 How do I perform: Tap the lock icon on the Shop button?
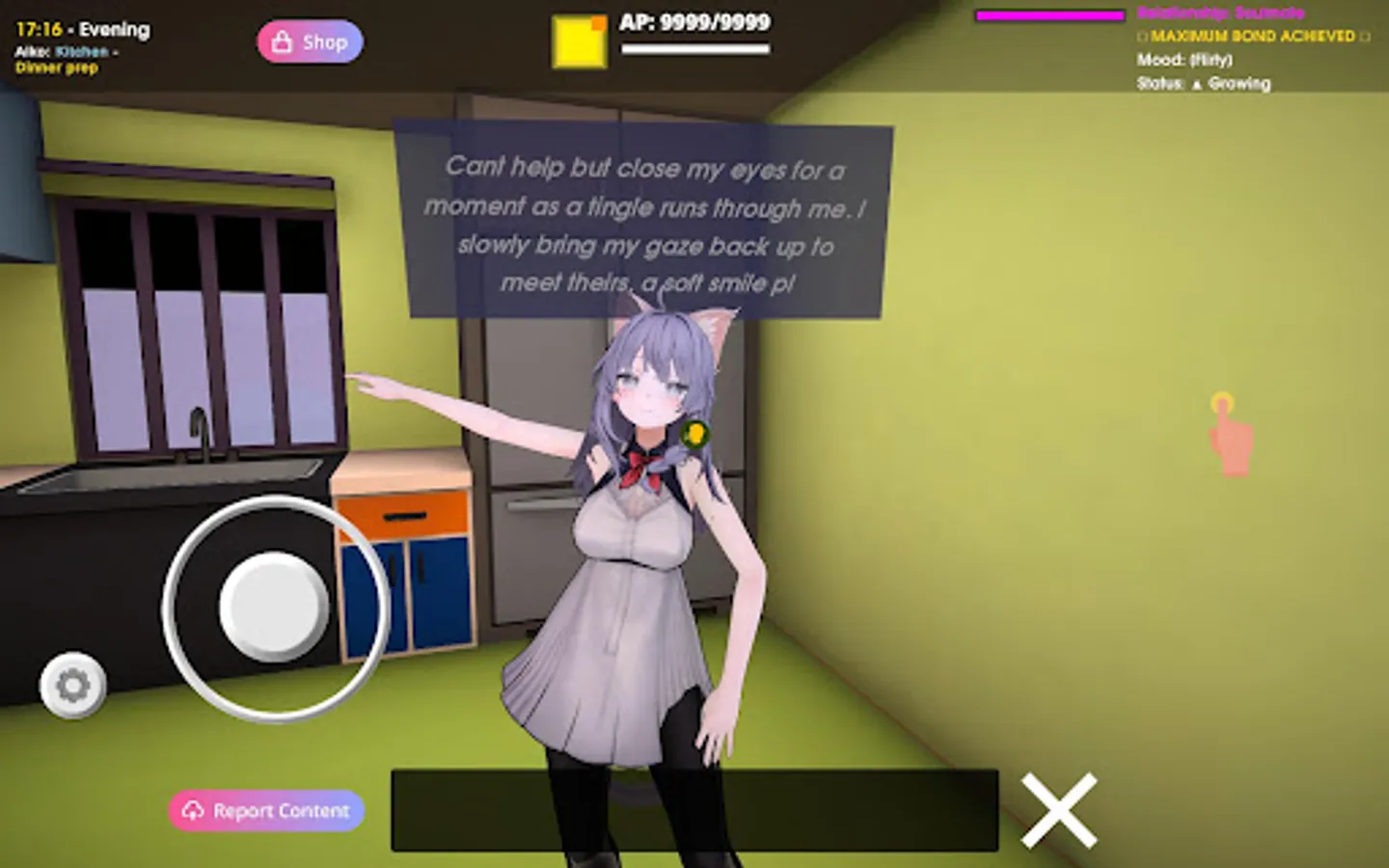[x=282, y=41]
